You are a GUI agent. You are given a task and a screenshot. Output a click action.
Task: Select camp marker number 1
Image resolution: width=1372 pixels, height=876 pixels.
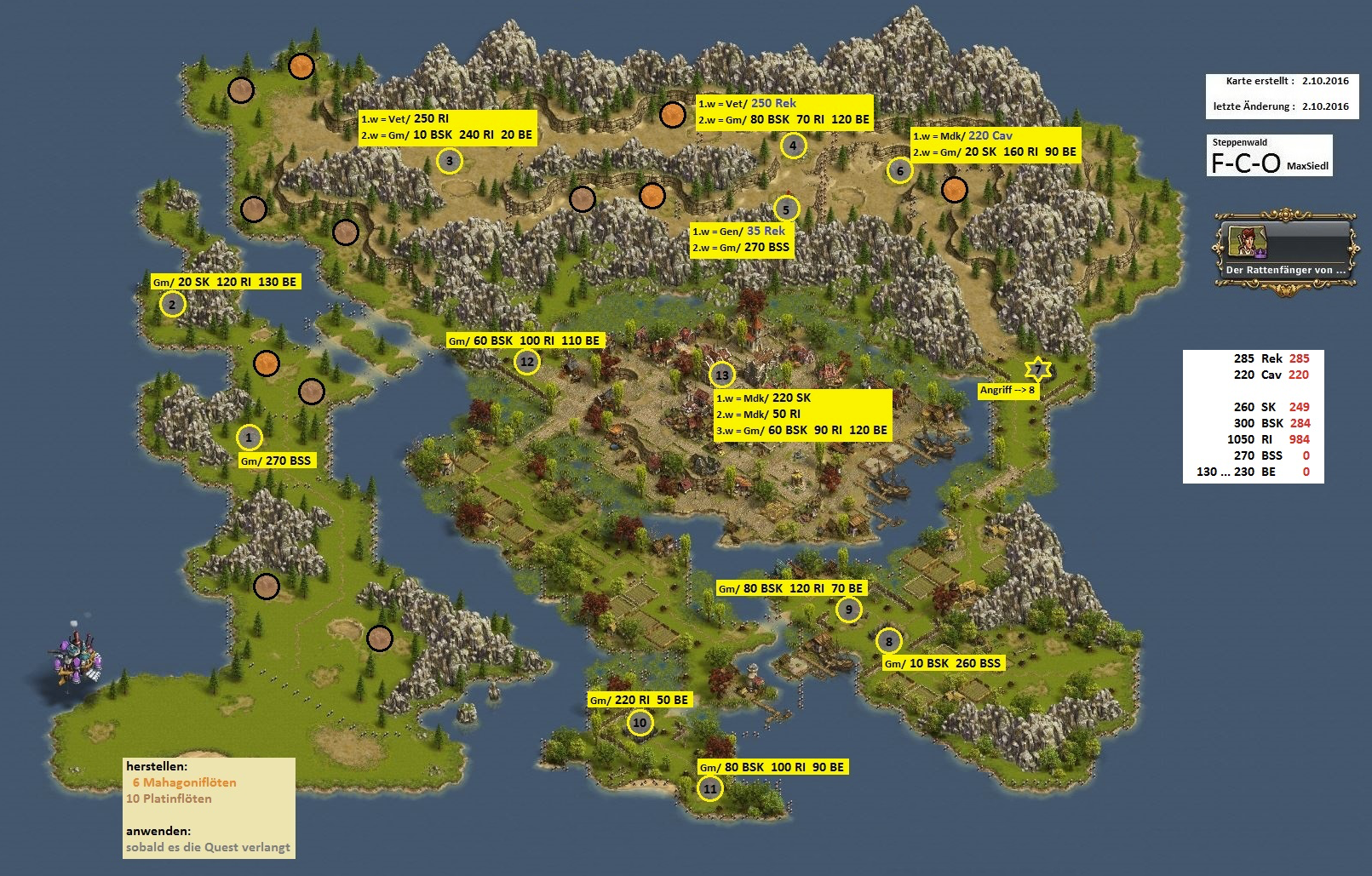coord(249,438)
